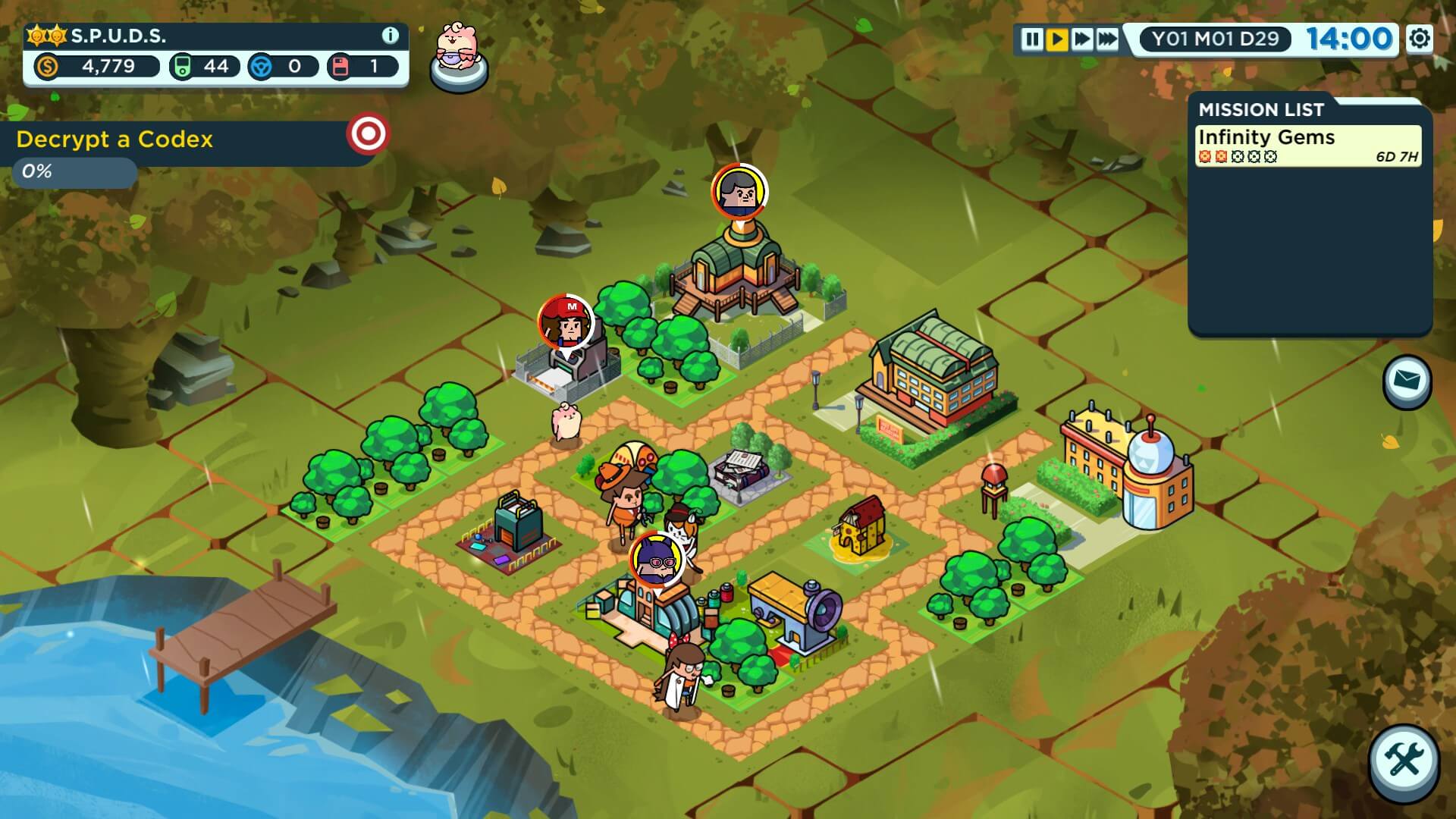
Task: Open the build tools menu
Action: (1404, 761)
